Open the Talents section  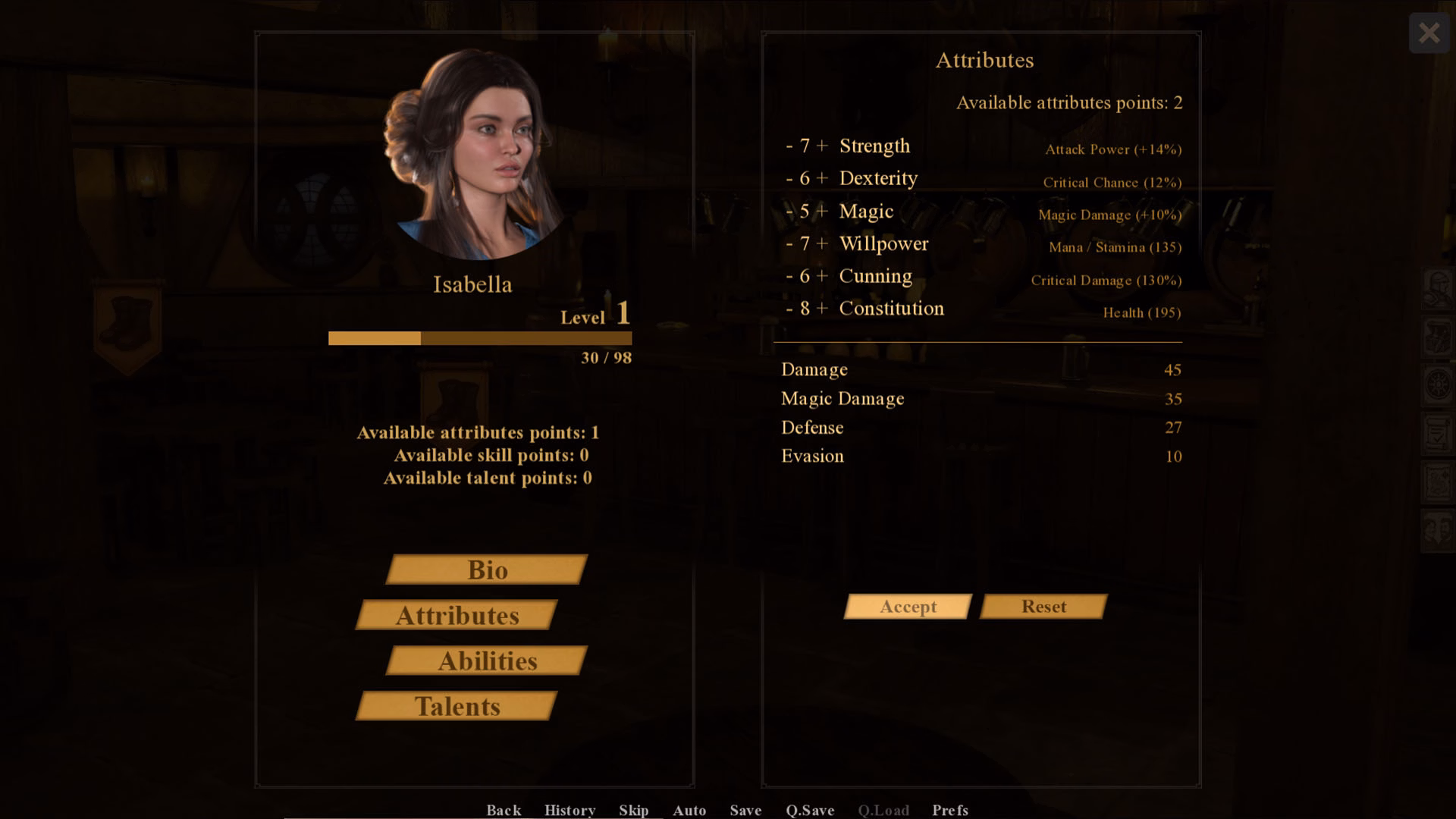point(457,706)
